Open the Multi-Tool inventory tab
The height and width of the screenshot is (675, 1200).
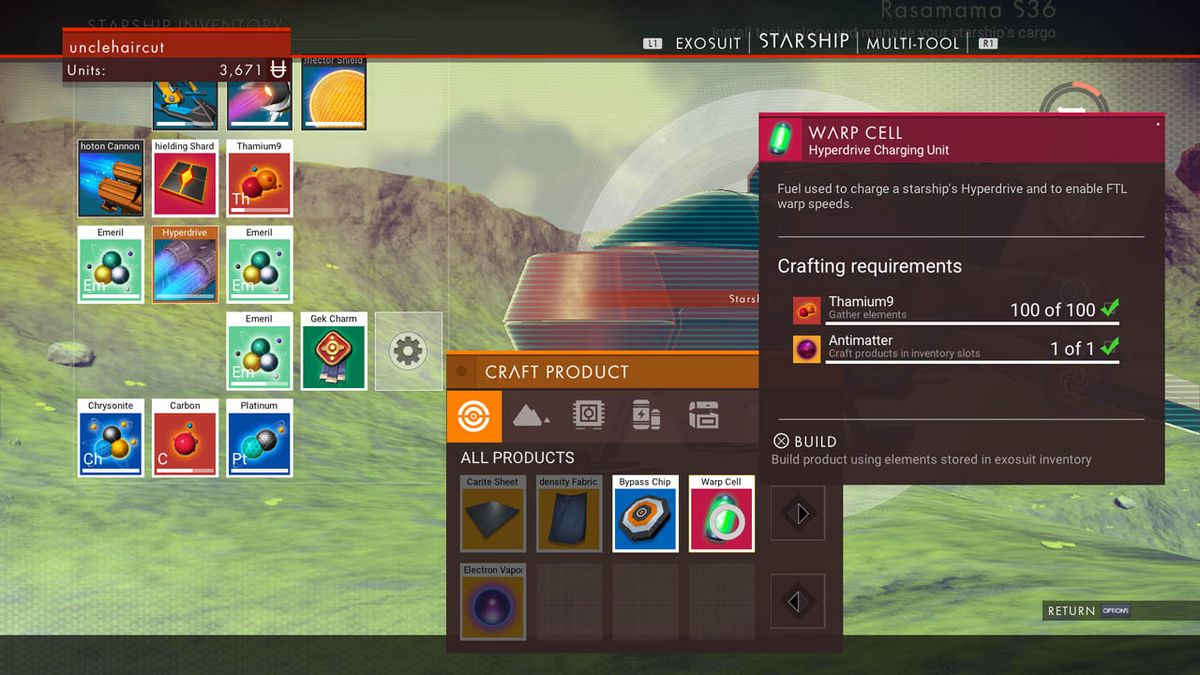[x=912, y=43]
